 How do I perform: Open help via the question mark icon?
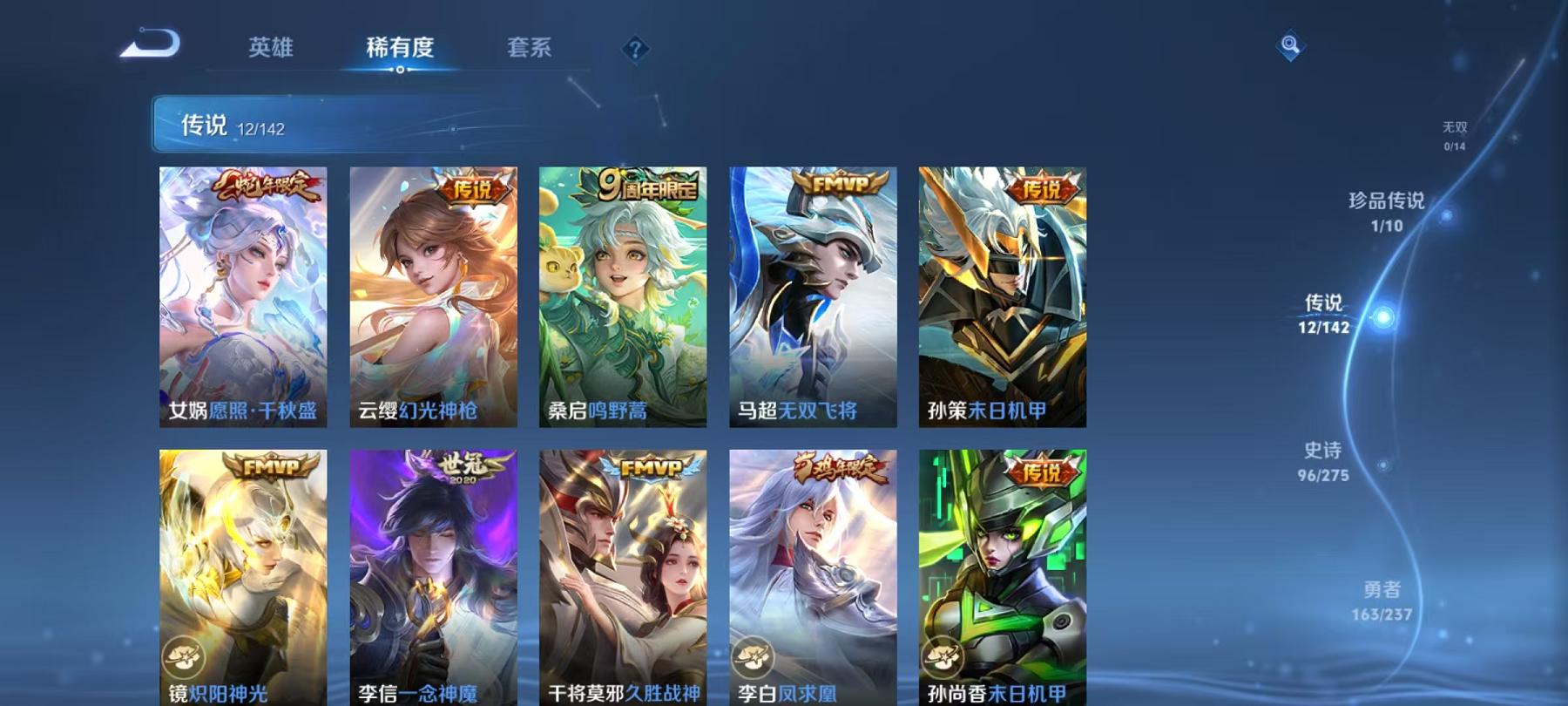point(635,48)
